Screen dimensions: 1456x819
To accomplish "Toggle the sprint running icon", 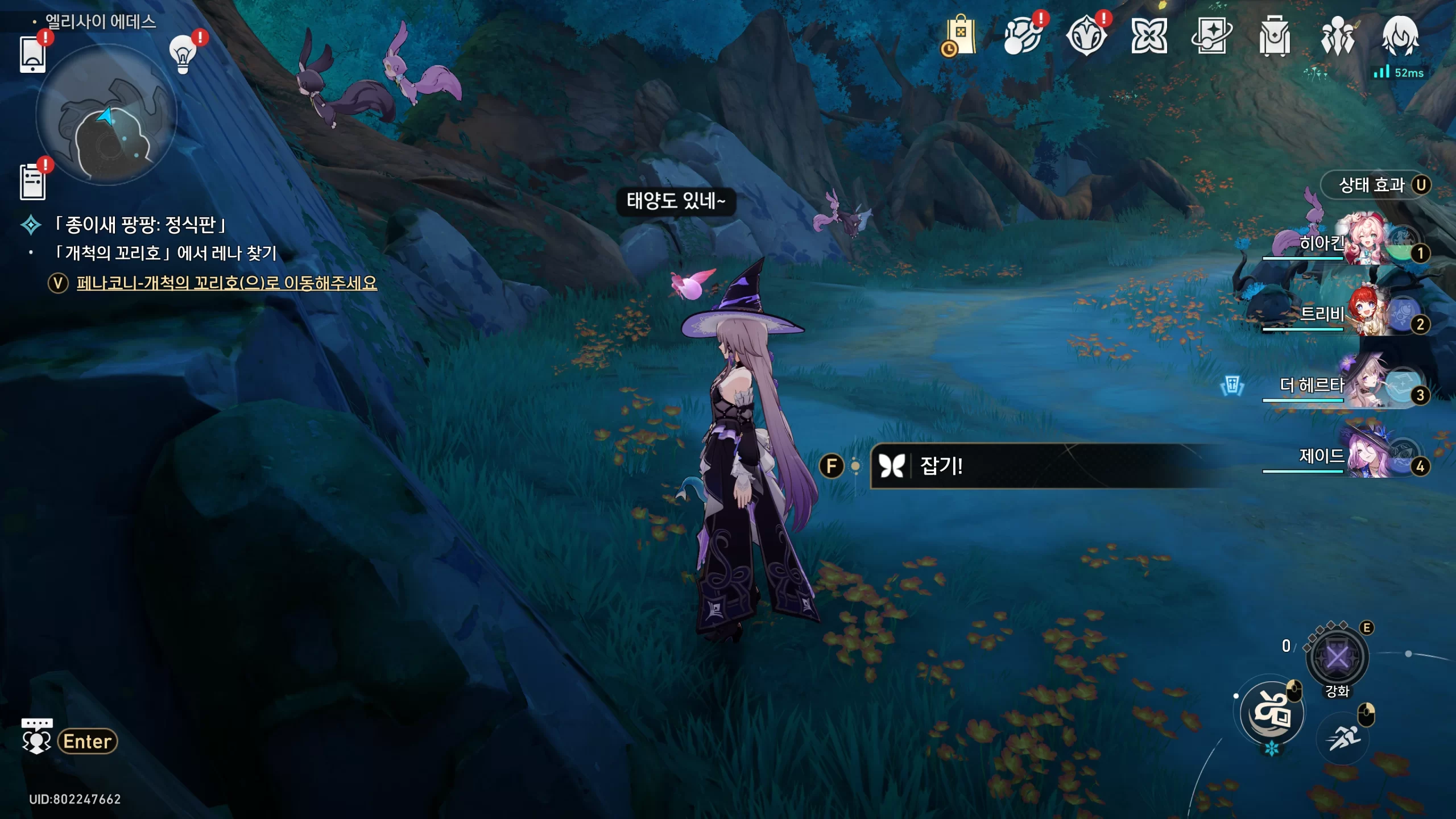I will click(x=1343, y=739).
